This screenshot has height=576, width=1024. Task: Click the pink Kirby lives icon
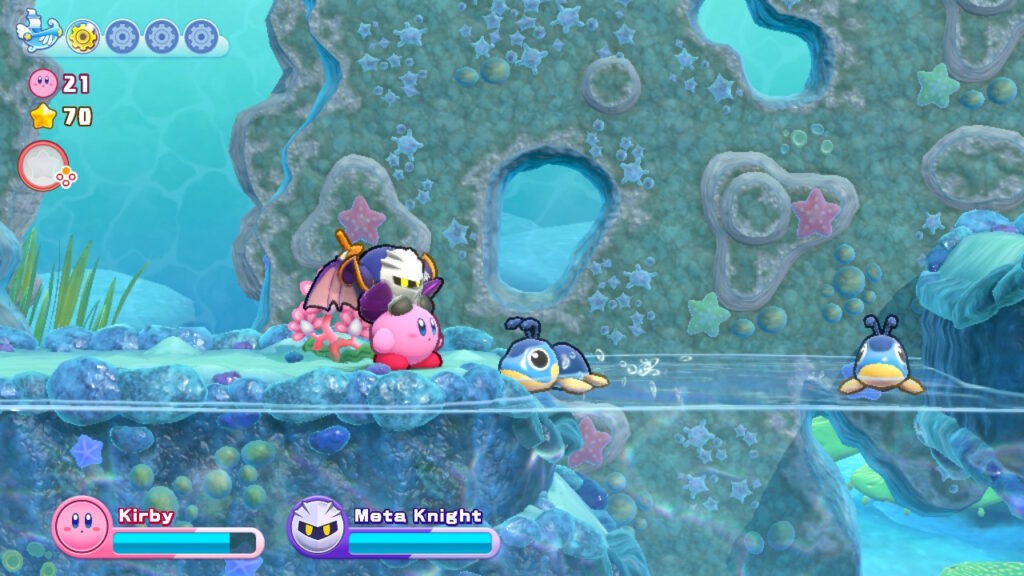[43, 82]
